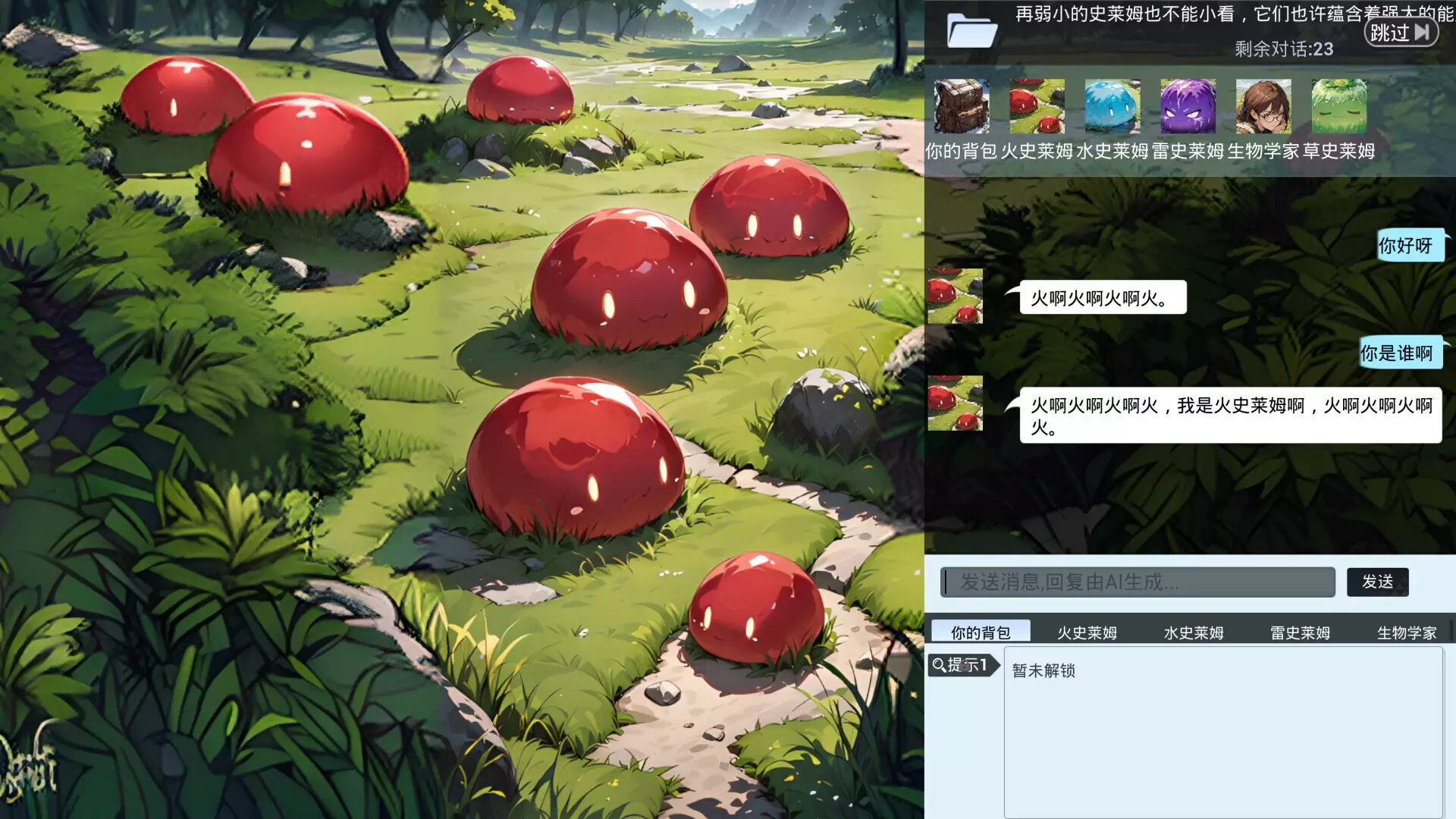Viewport: 1456px width, 819px height.
Task: Open the backpack icon labeled 你的背包
Action: click(962, 107)
